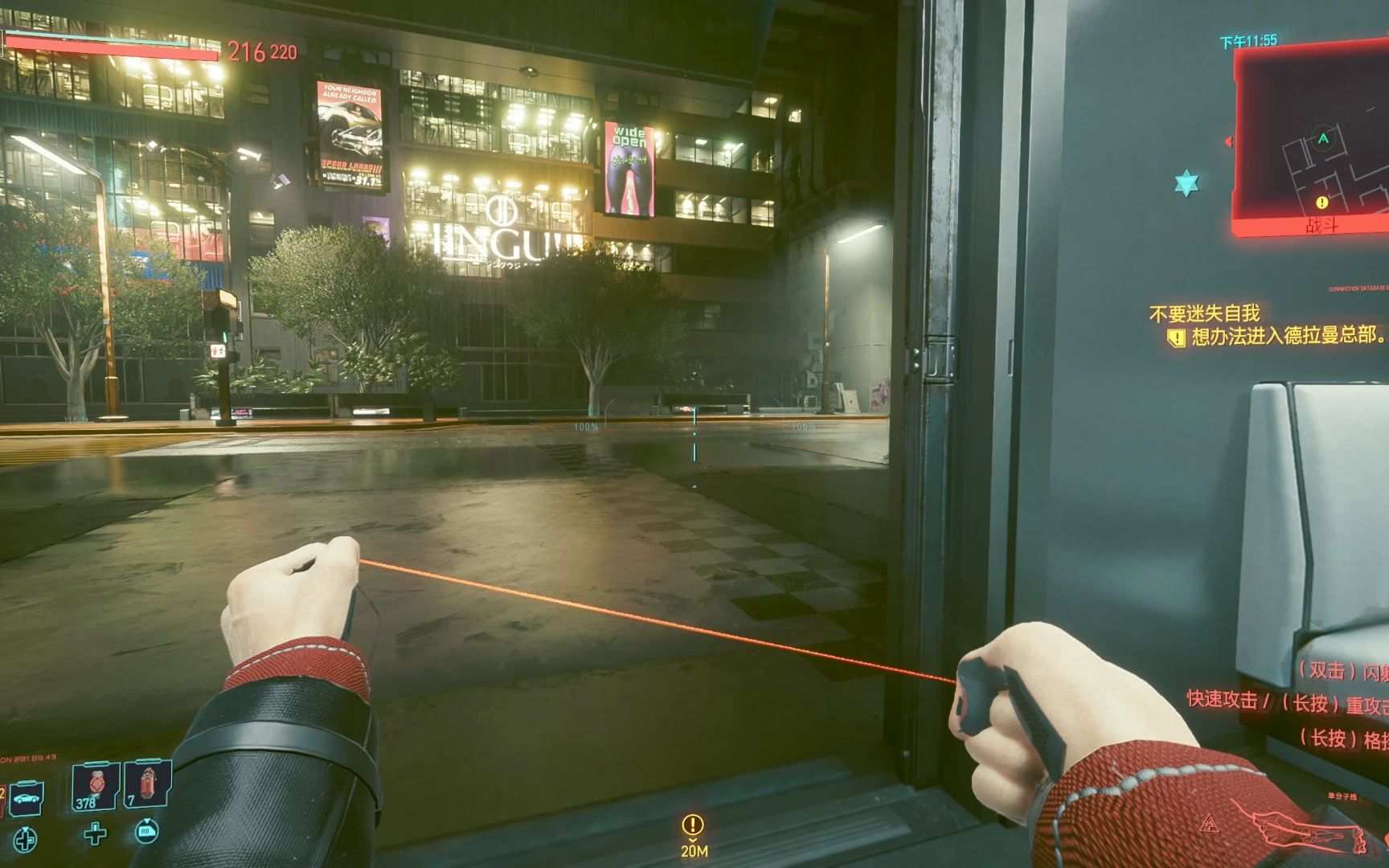The height and width of the screenshot is (868, 1389).
Task: Use the healing item slot showing 378
Action: [x=95, y=785]
